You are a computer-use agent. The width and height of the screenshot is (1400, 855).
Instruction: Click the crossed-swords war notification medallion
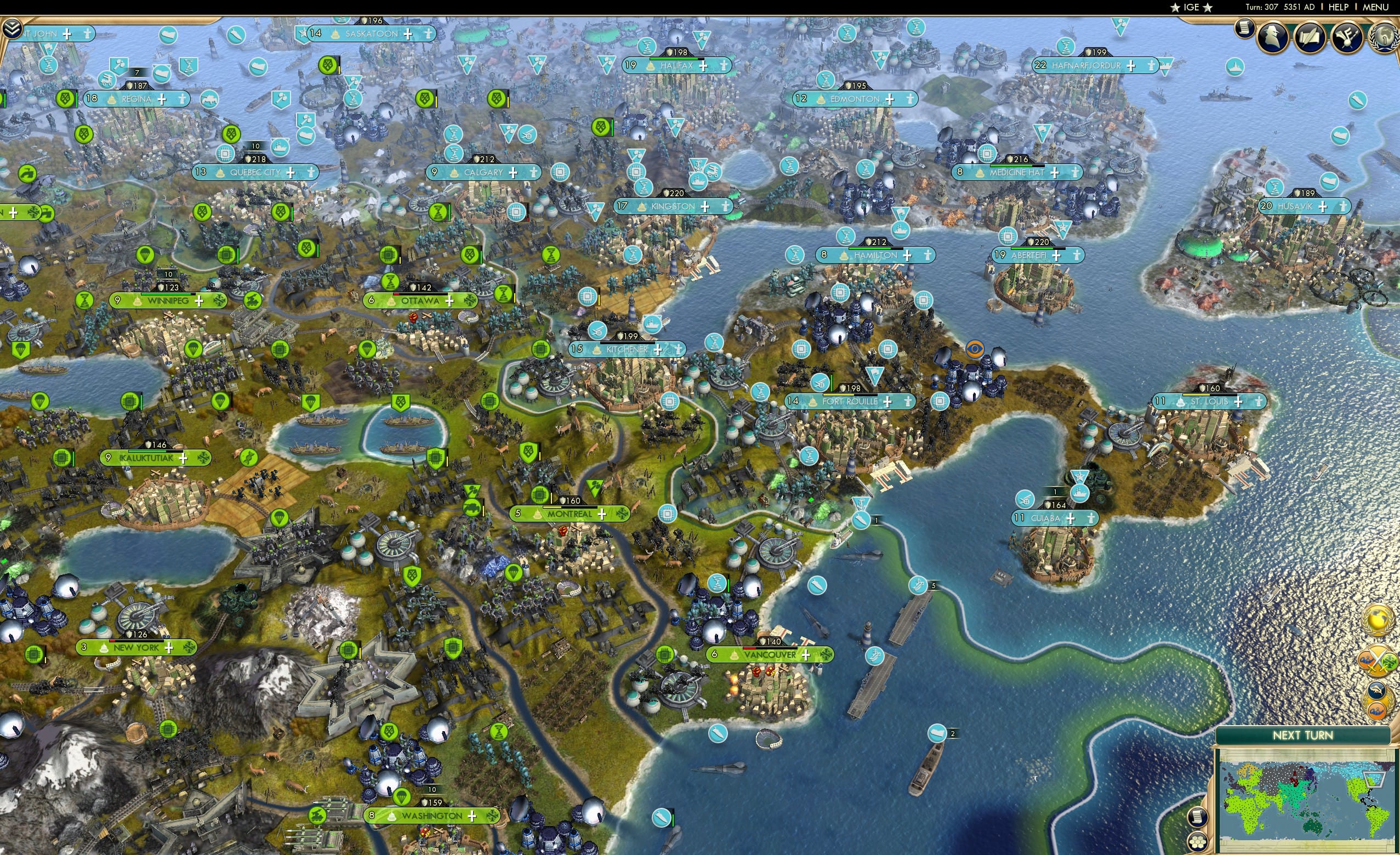click(1378, 660)
